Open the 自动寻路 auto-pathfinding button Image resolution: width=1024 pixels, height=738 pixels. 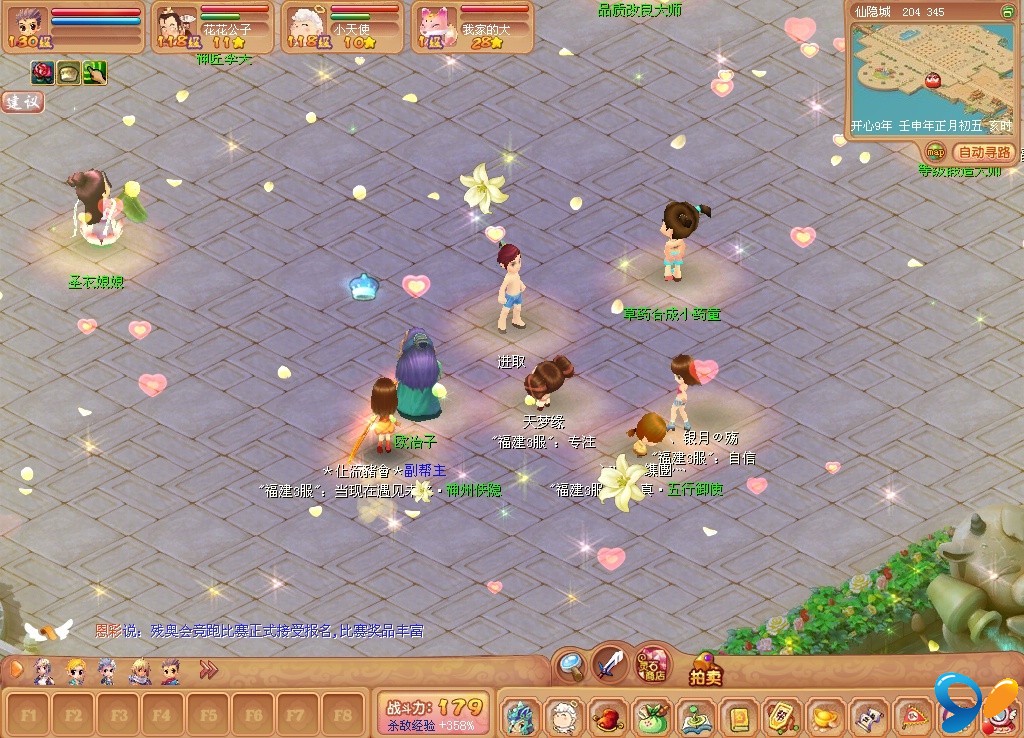pyautogui.click(x=984, y=153)
